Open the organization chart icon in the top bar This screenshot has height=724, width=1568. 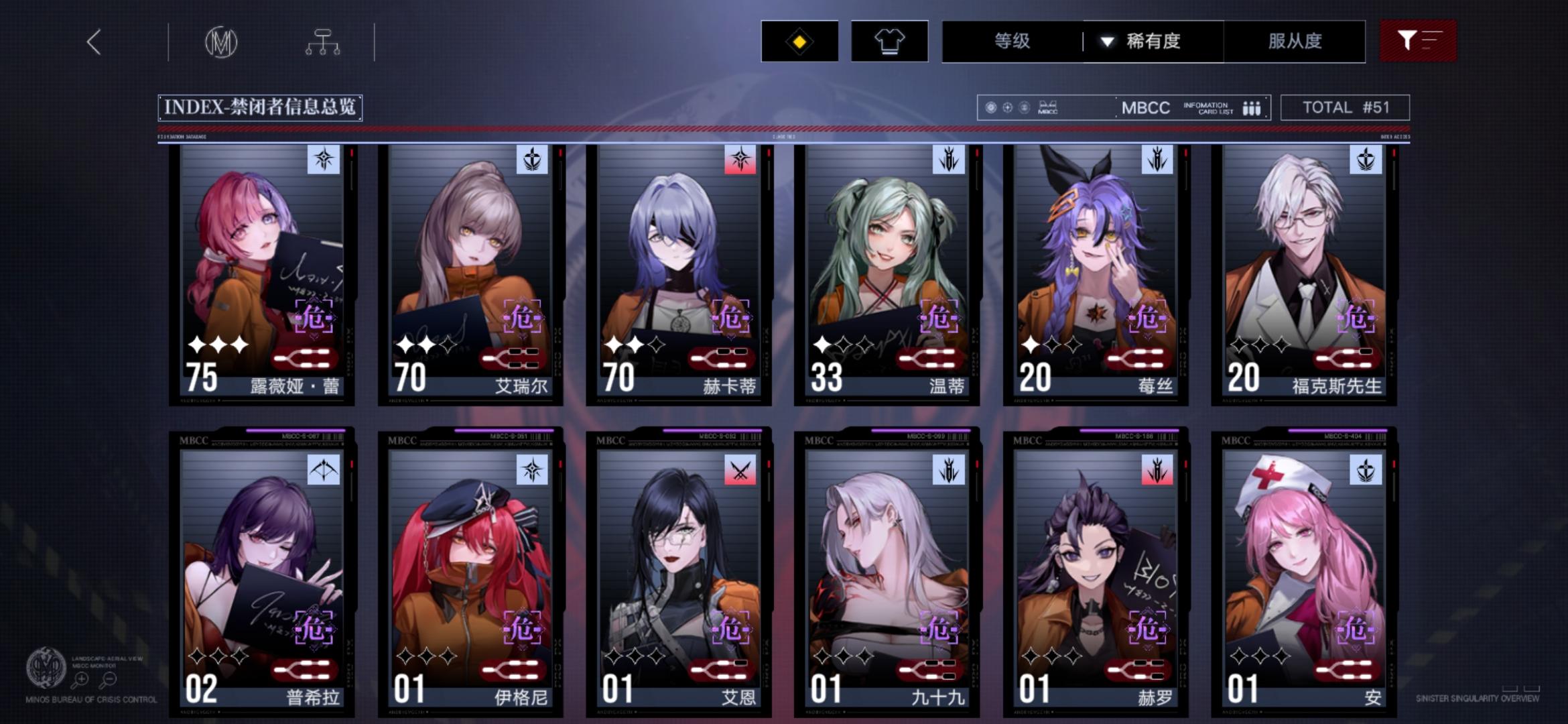[x=324, y=42]
